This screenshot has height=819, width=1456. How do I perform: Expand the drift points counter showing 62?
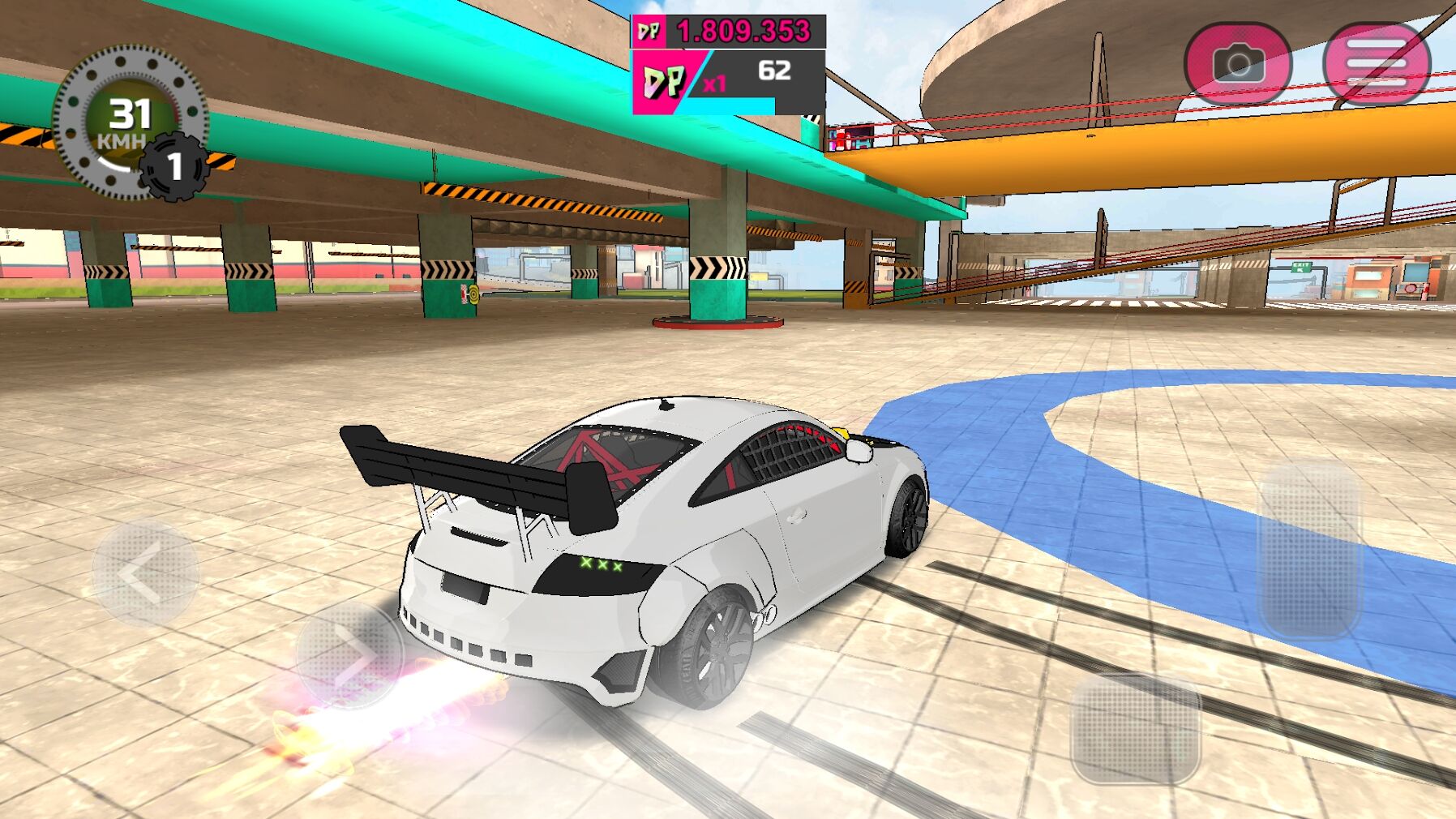(776, 72)
